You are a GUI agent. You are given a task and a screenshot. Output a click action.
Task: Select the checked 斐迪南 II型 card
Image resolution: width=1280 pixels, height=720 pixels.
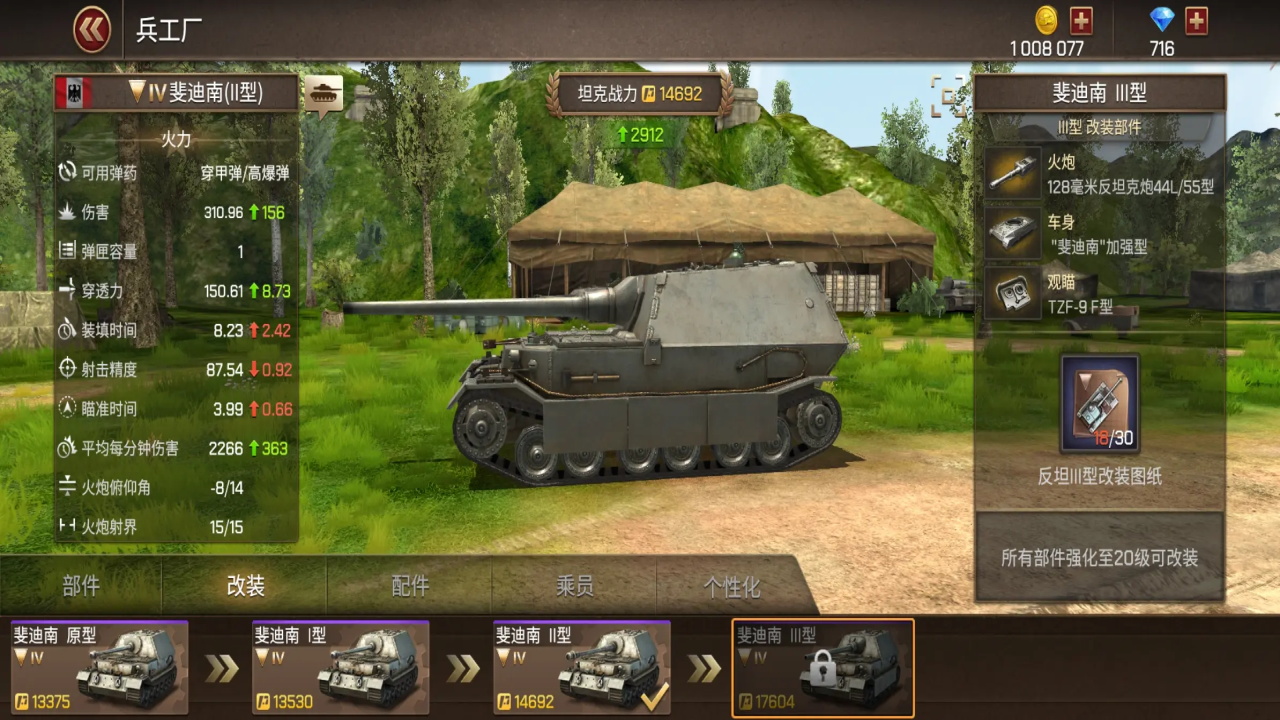581,667
